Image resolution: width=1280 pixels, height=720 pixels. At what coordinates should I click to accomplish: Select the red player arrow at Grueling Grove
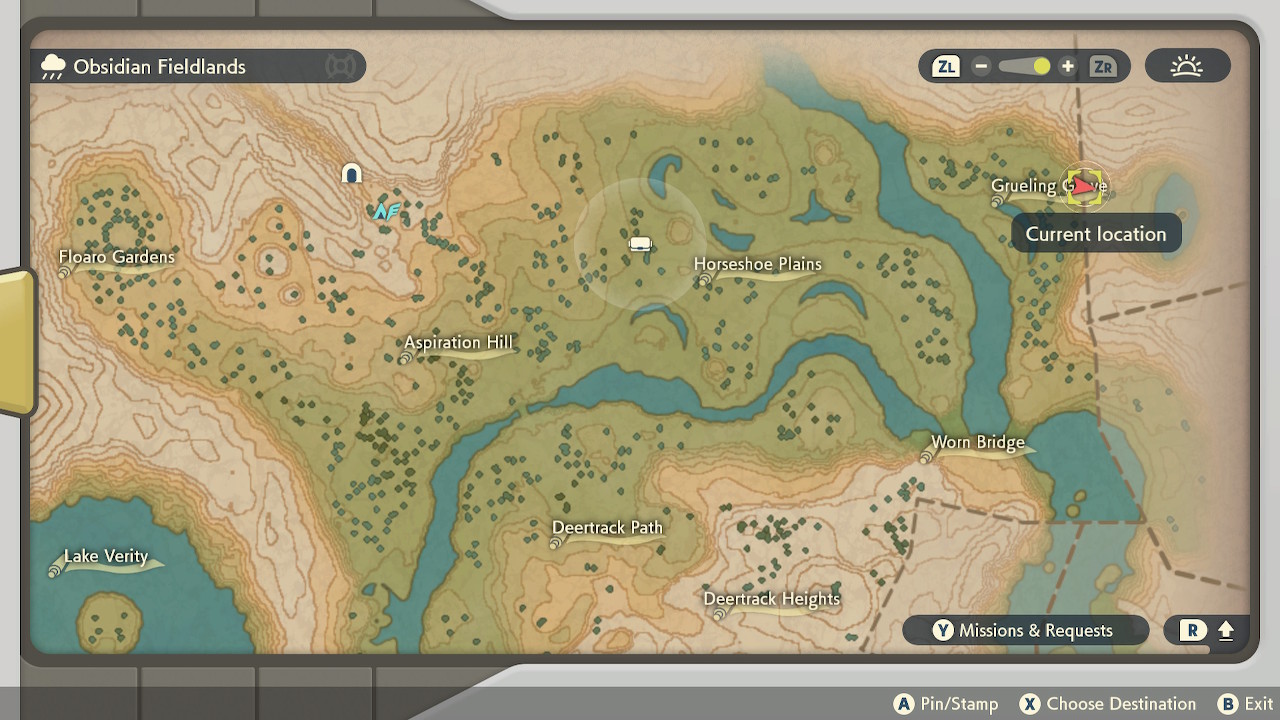1084,186
